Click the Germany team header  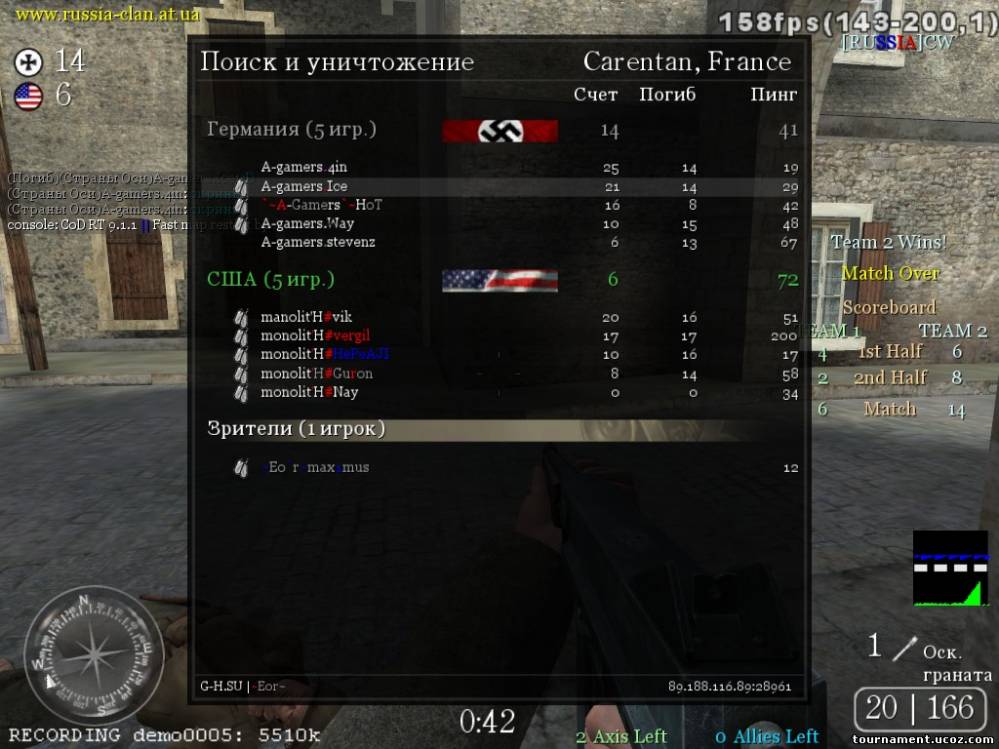point(291,130)
